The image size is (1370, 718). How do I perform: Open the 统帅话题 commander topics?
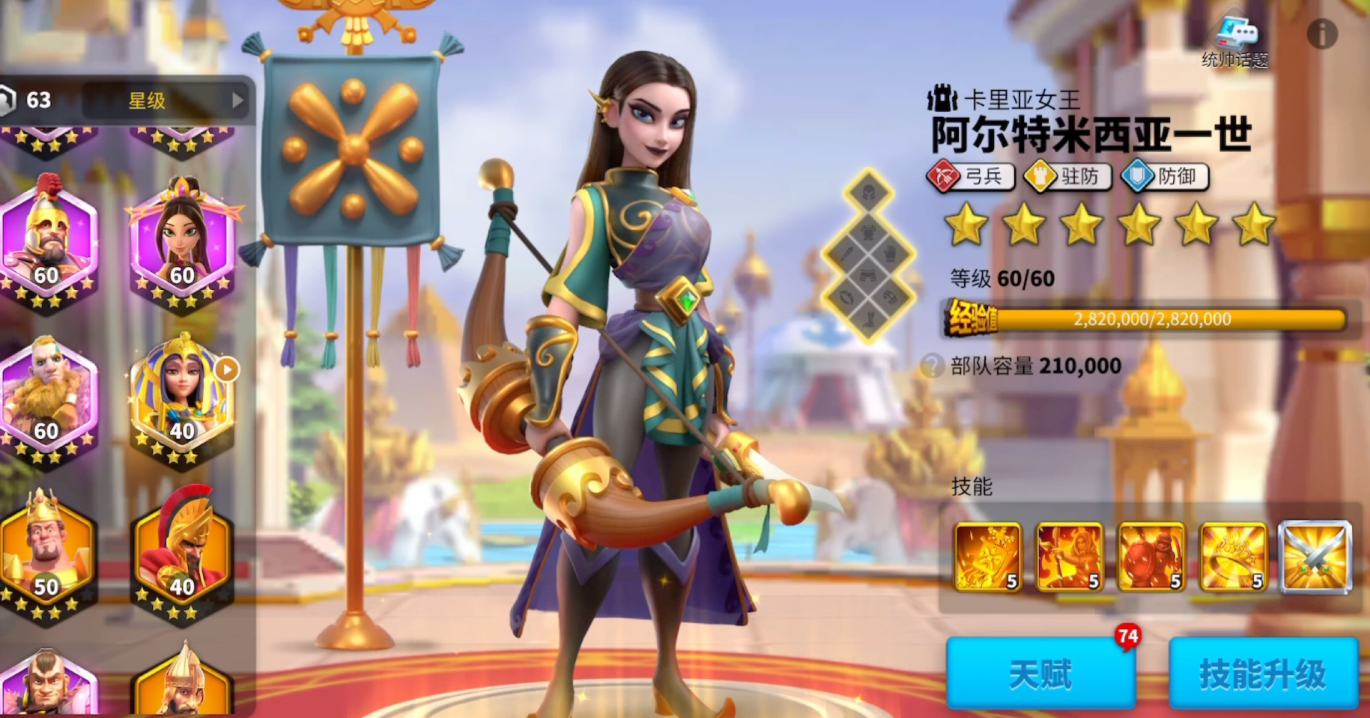pos(1235,43)
